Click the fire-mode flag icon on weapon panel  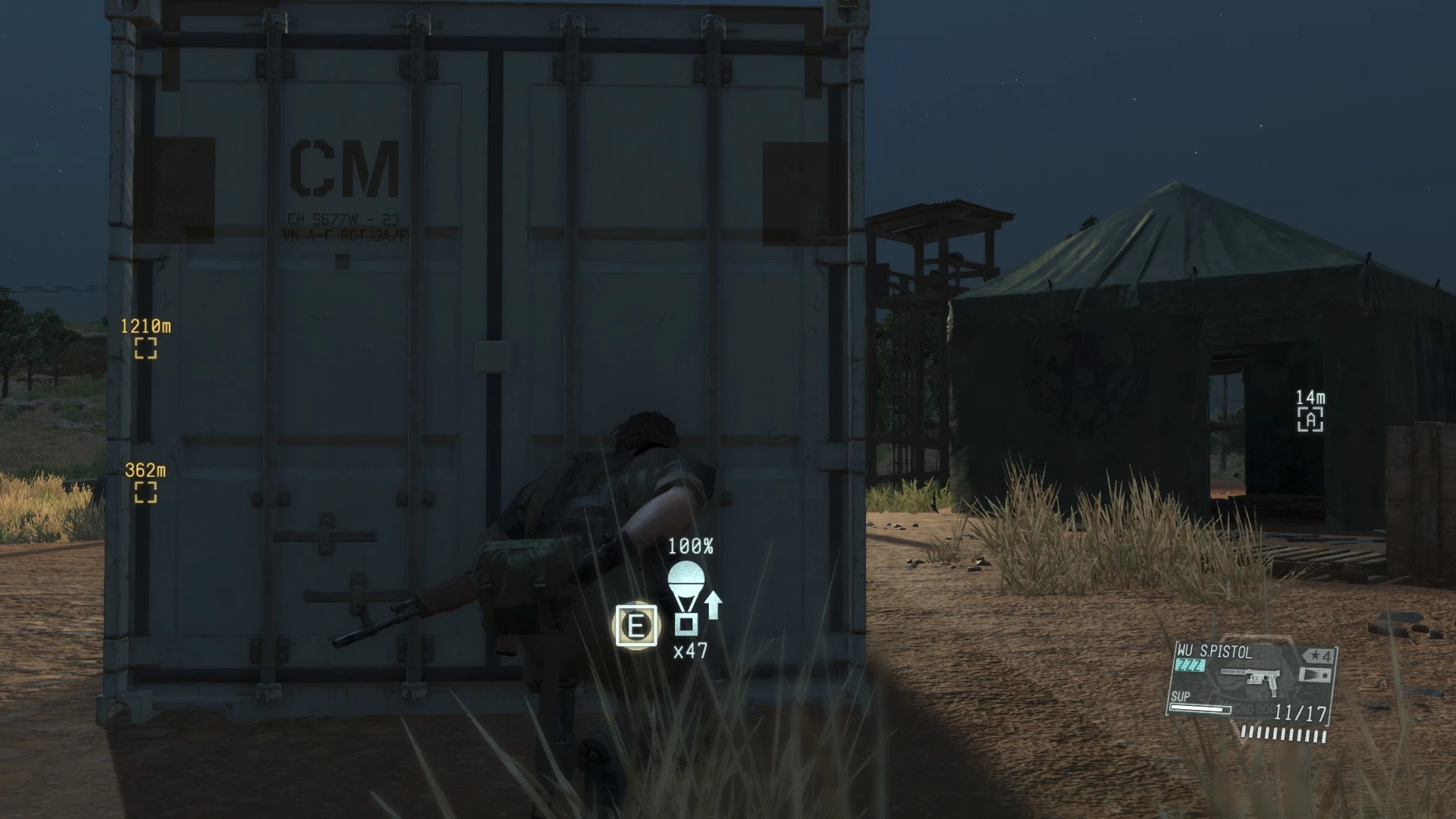coord(1314,676)
